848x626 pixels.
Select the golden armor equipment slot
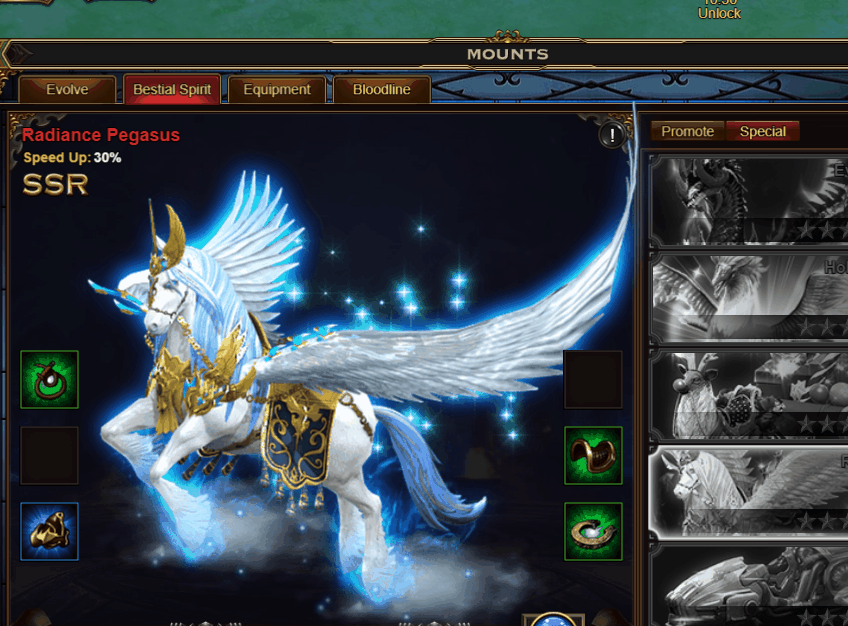pyautogui.click(x=50, y=531)
